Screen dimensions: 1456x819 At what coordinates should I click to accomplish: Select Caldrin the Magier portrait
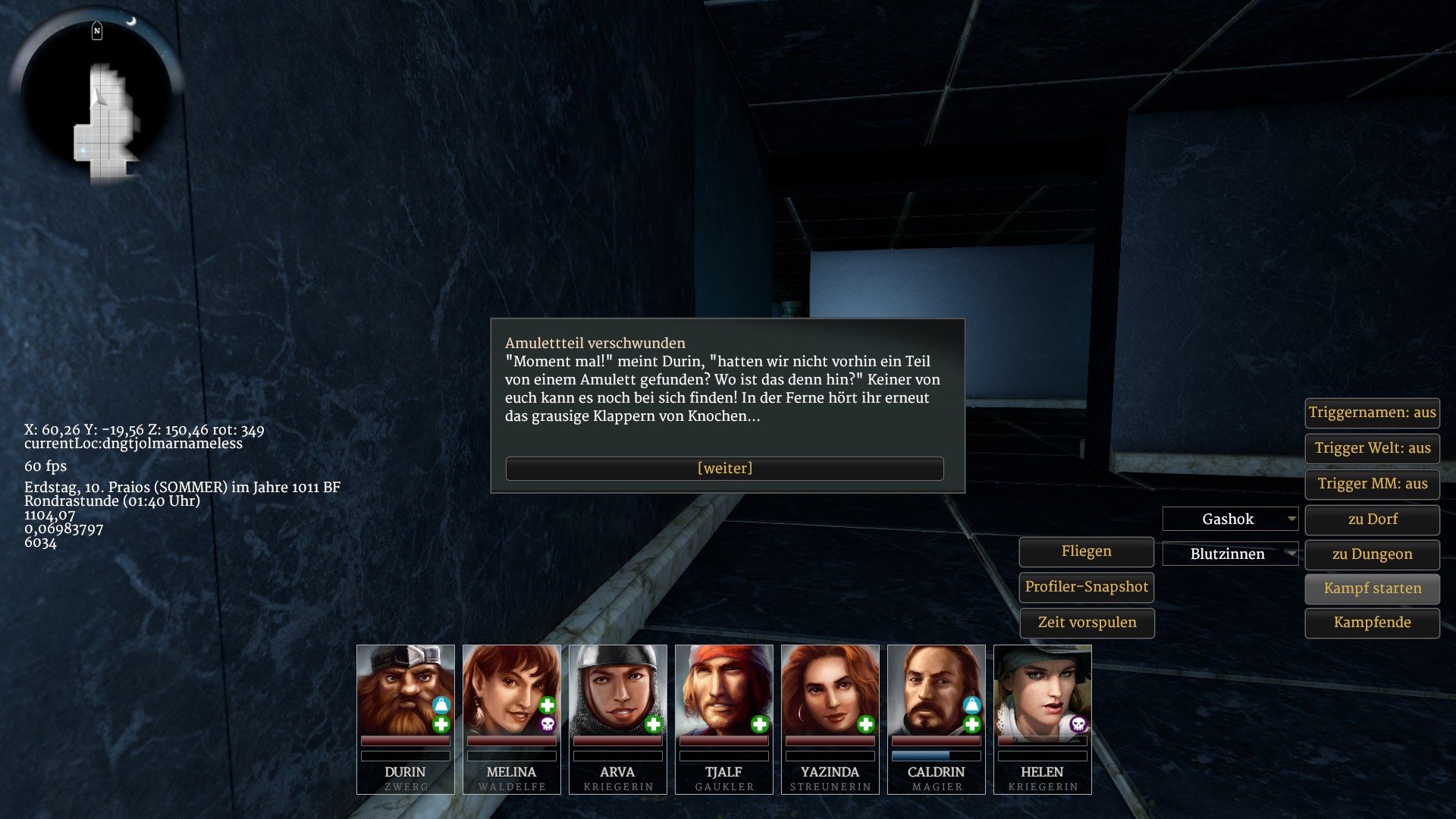pyautogui.click(x=936, y=690)
